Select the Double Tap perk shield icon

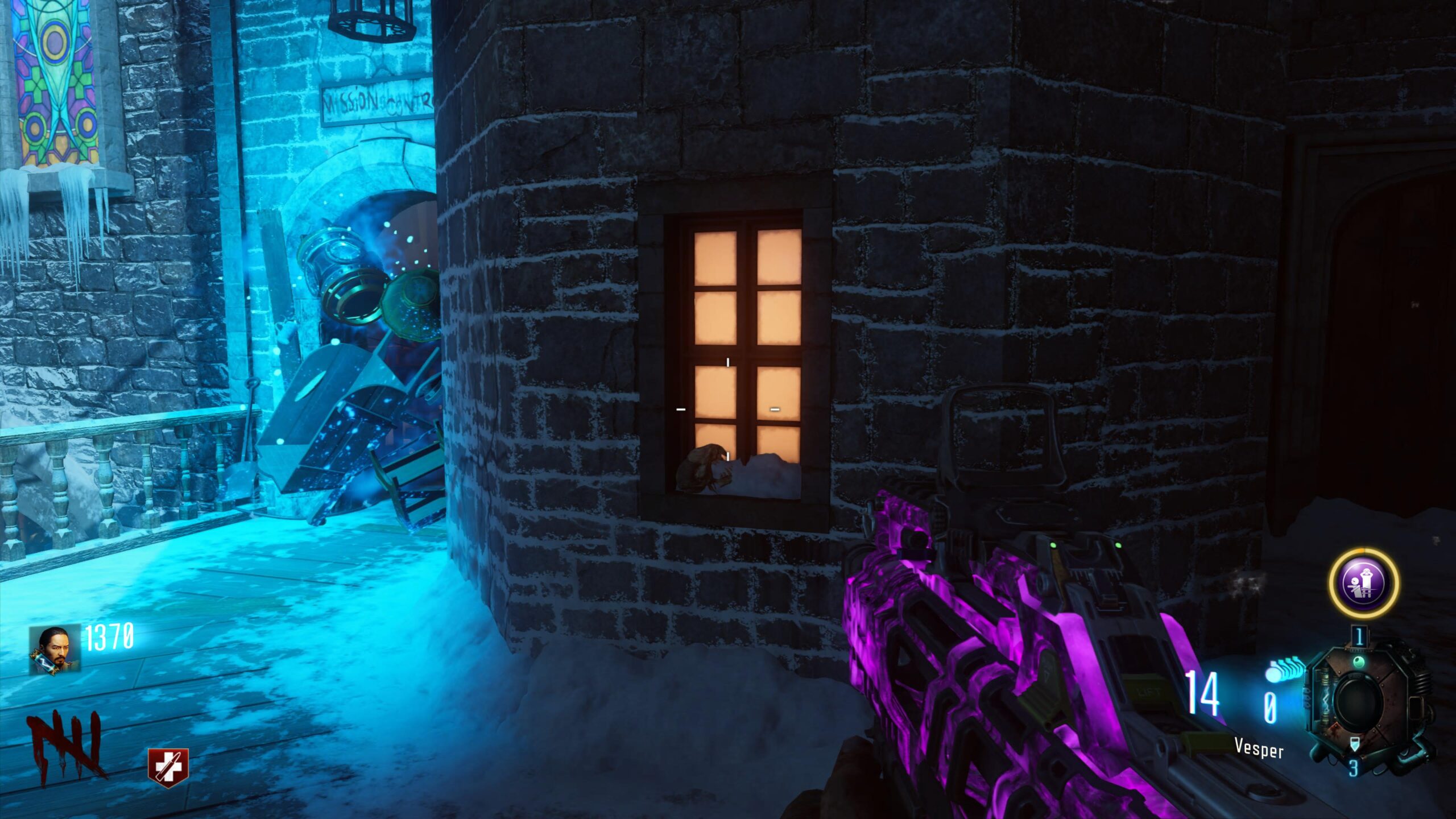(x=168, y=767)
